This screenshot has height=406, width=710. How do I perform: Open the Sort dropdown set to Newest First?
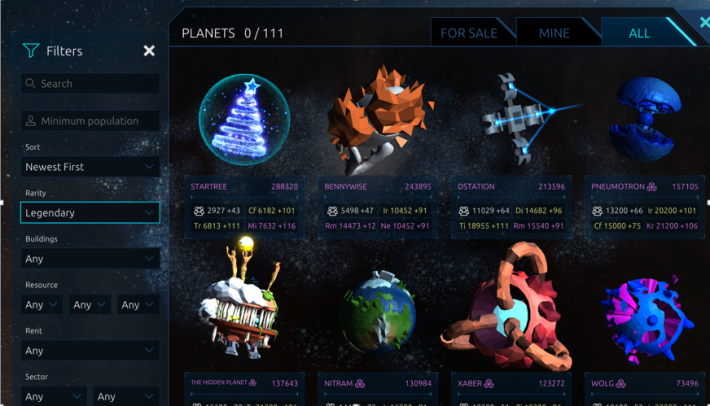tap(90, 167)
